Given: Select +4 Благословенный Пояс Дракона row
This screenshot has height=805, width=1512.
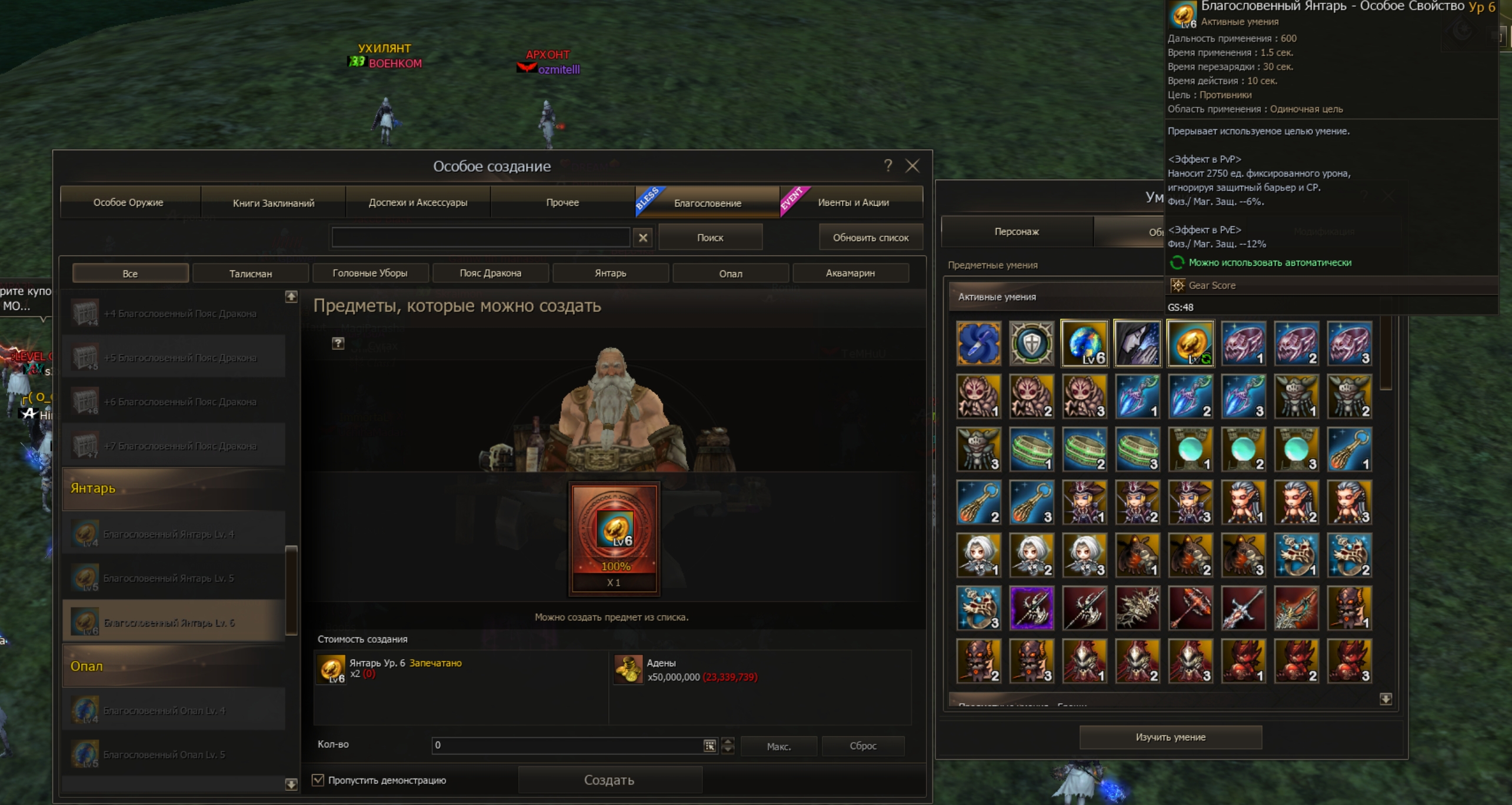Looking at the screenshot, I should (179, 314).
